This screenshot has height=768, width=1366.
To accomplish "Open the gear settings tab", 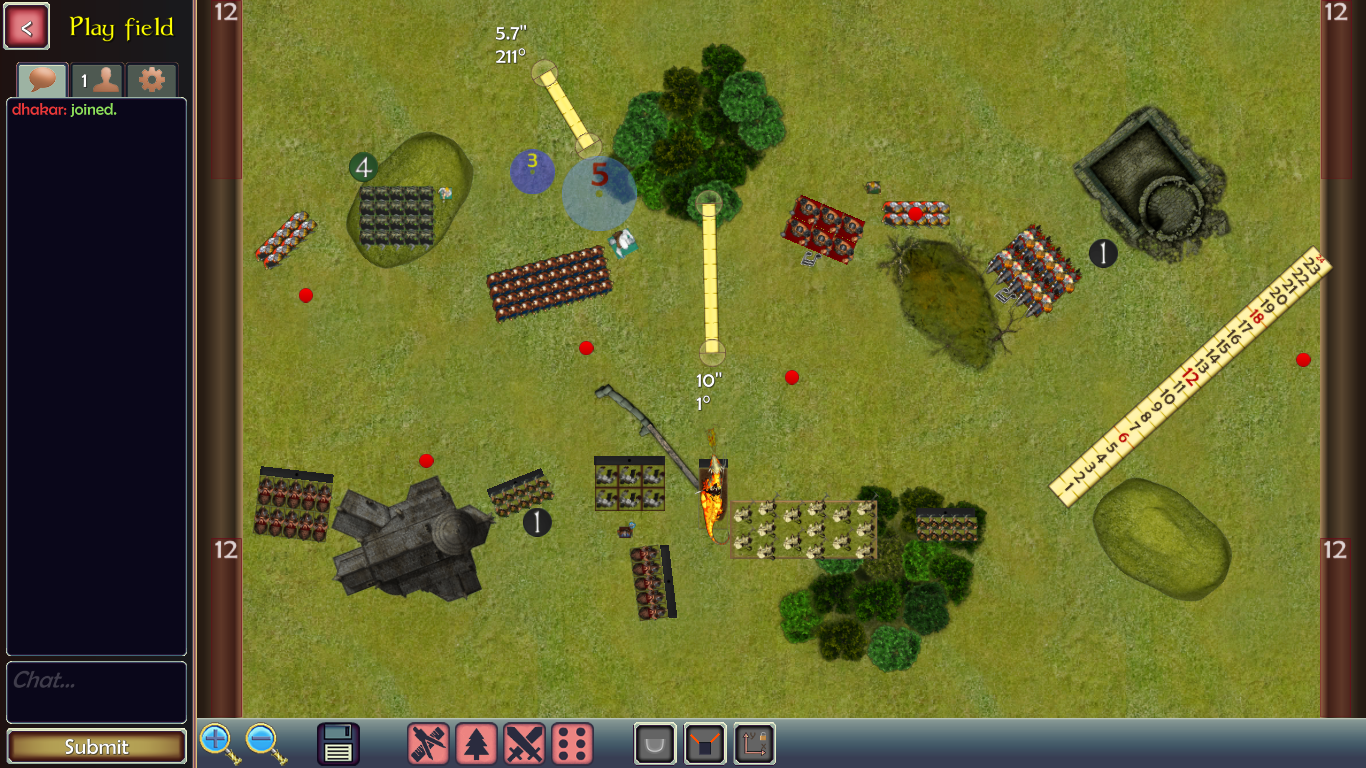I will click(x=152, y=81).
